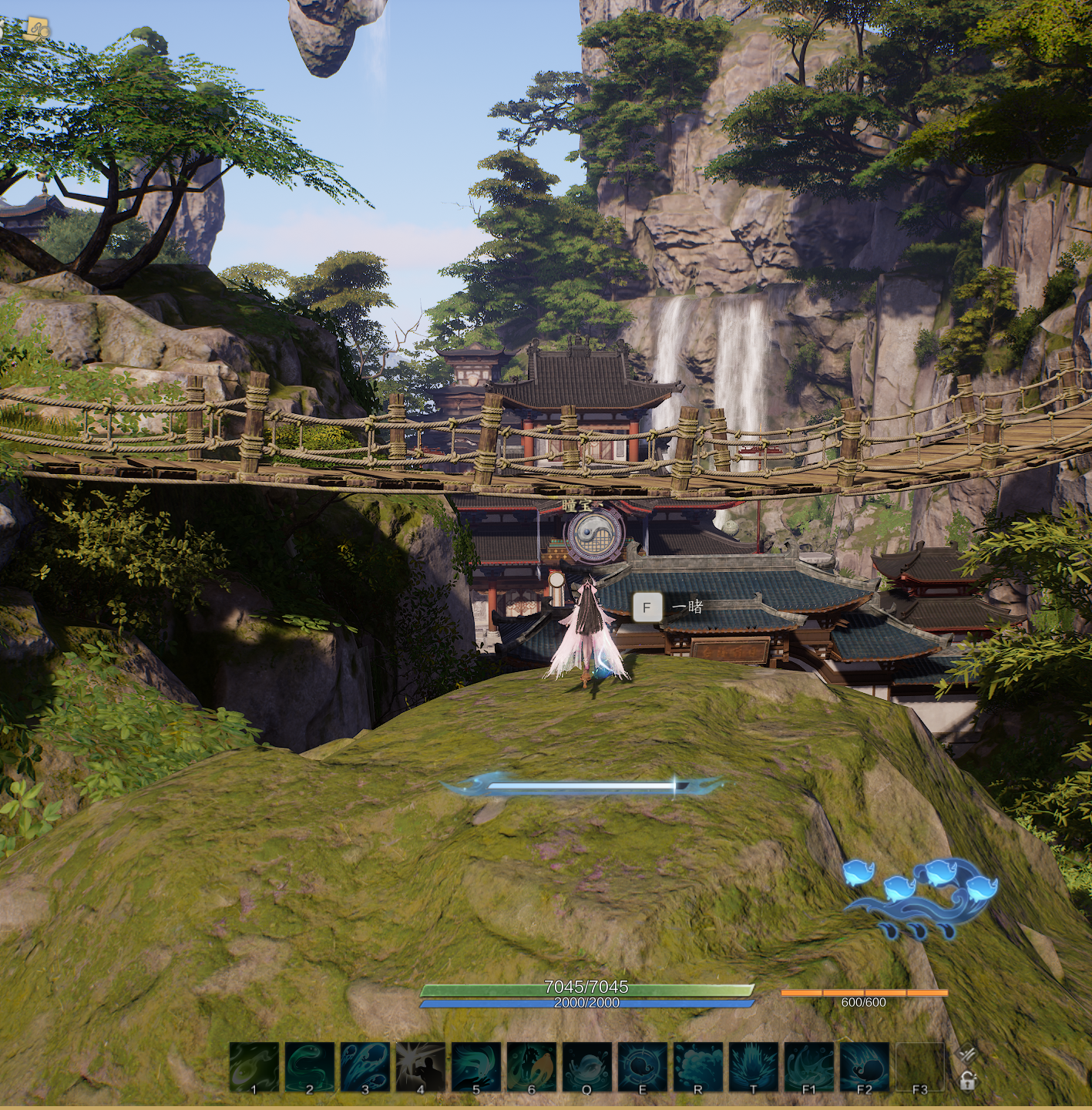Cast the water bubble splash skill on Q
This screenshot has height=1110, width=1092.
pos(587,1067)
